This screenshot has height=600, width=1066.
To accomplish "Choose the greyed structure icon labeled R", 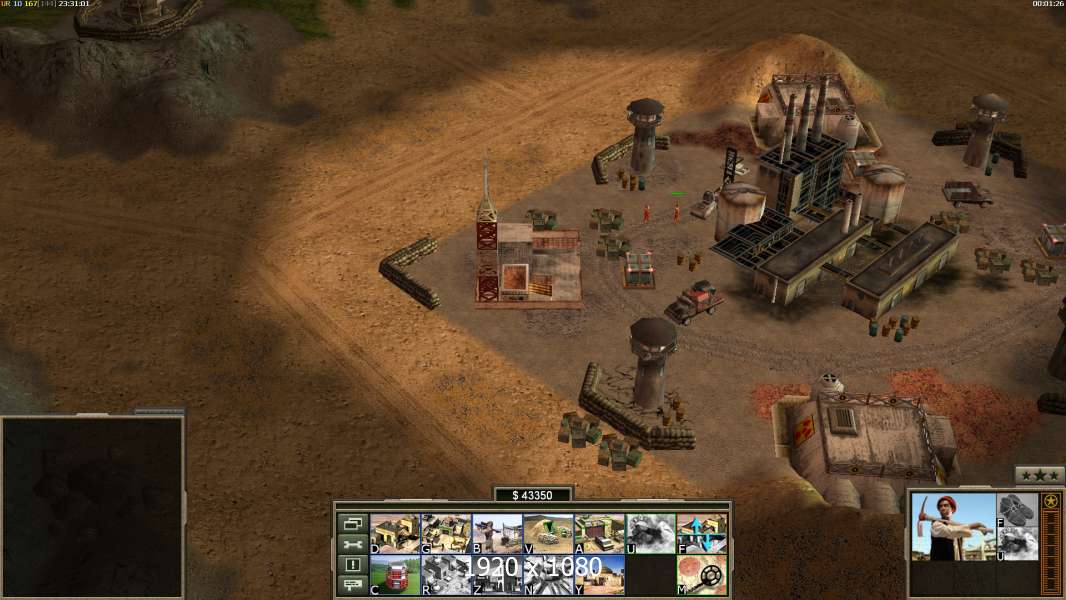I will pyautogui.click(x=445, y=575).
